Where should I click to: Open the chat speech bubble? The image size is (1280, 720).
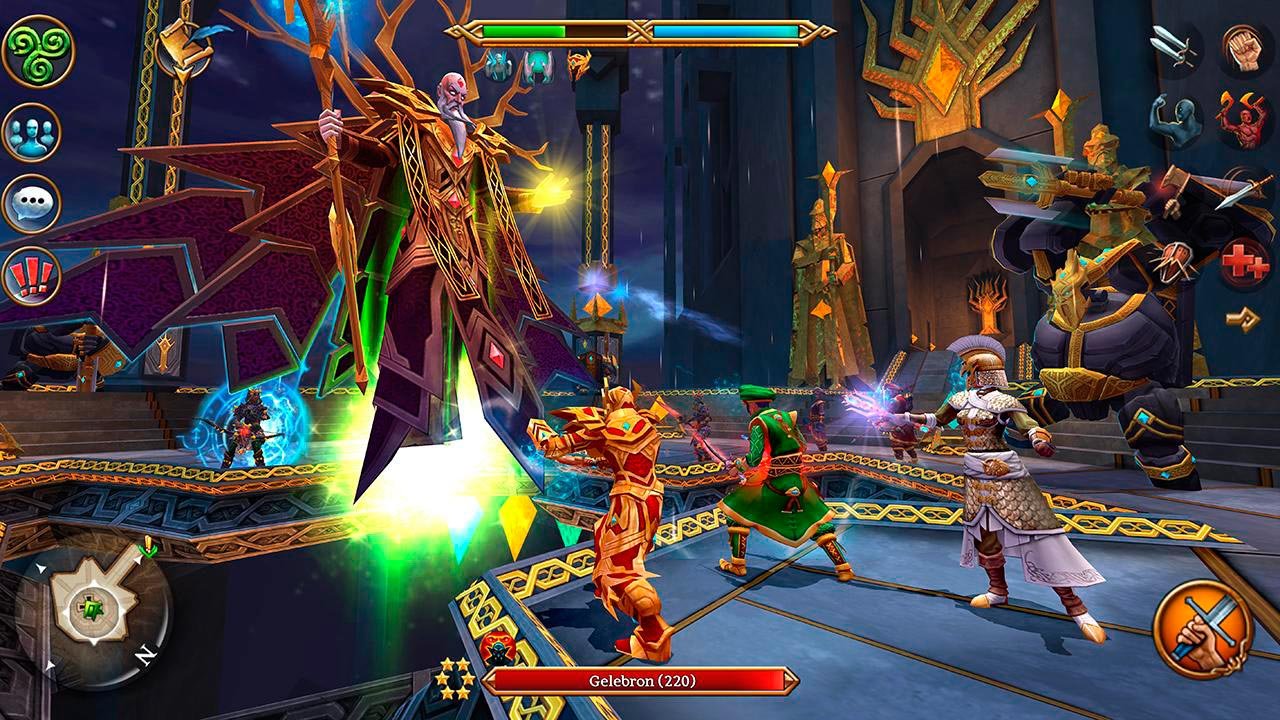pos(31,204)
